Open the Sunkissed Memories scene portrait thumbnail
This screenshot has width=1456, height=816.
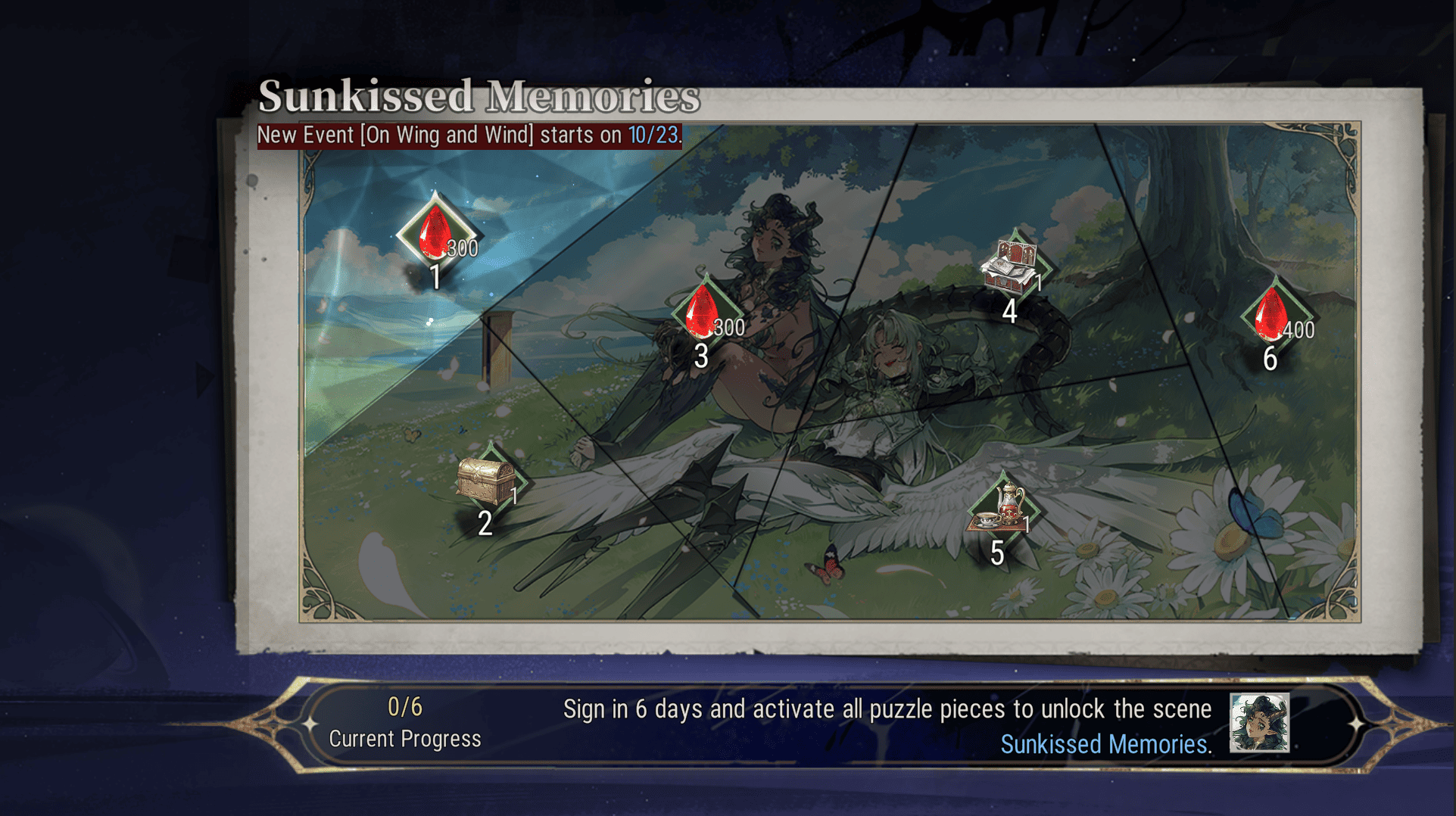(x=1258, y=723)
